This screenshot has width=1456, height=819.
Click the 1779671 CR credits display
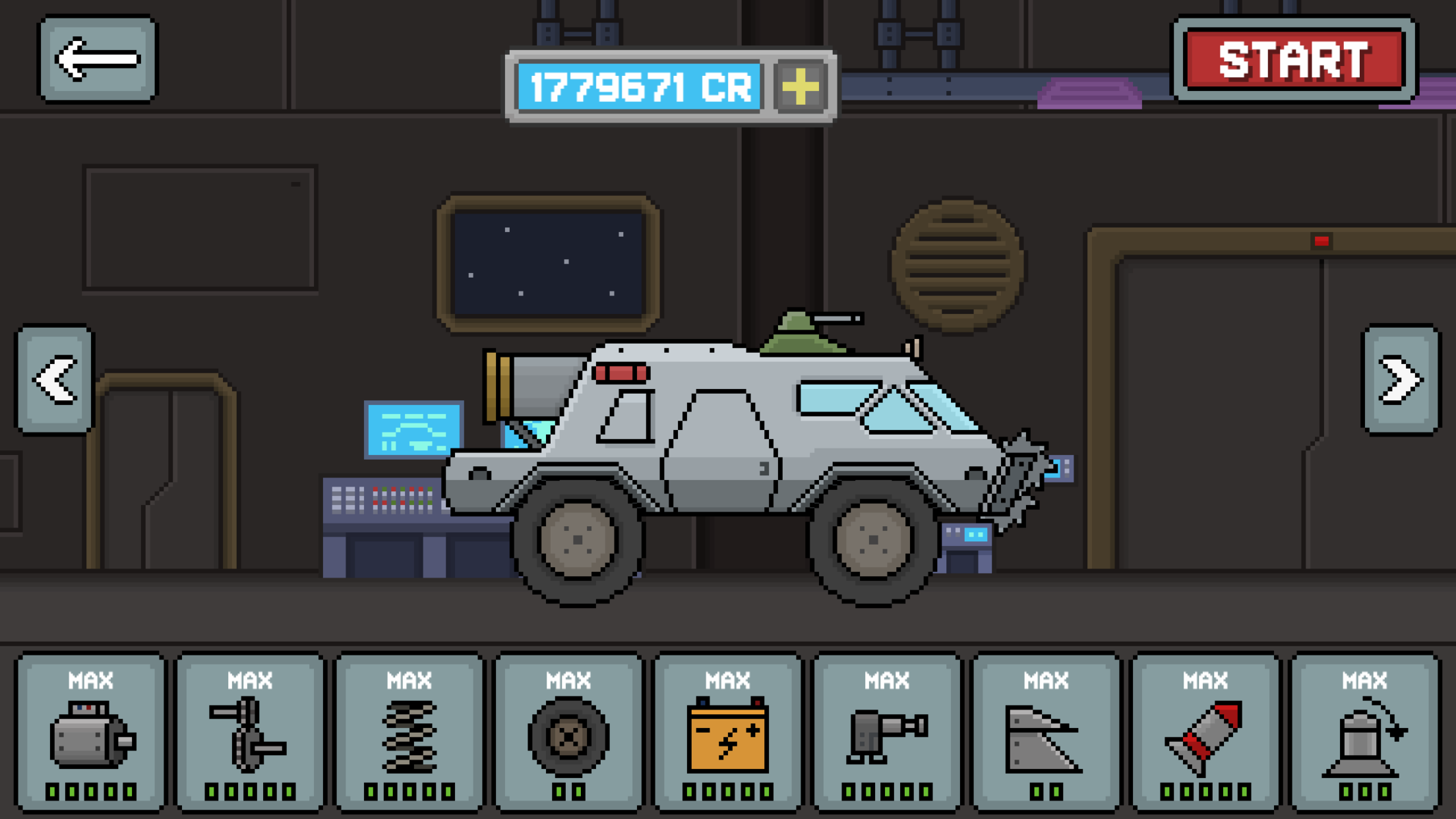638,86
